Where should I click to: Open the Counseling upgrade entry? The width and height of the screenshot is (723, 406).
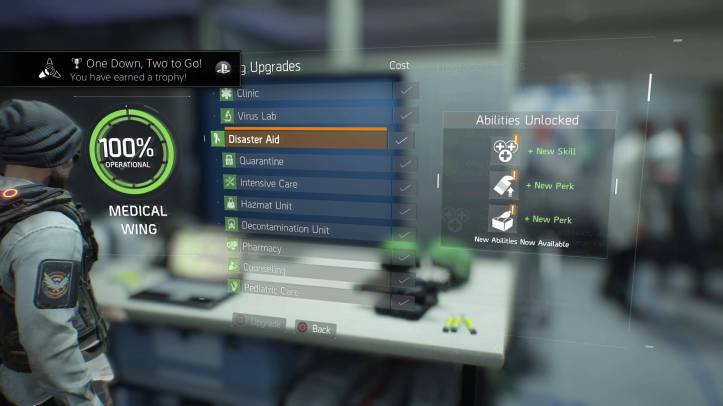pyautogui.click(x=302, y=269)
